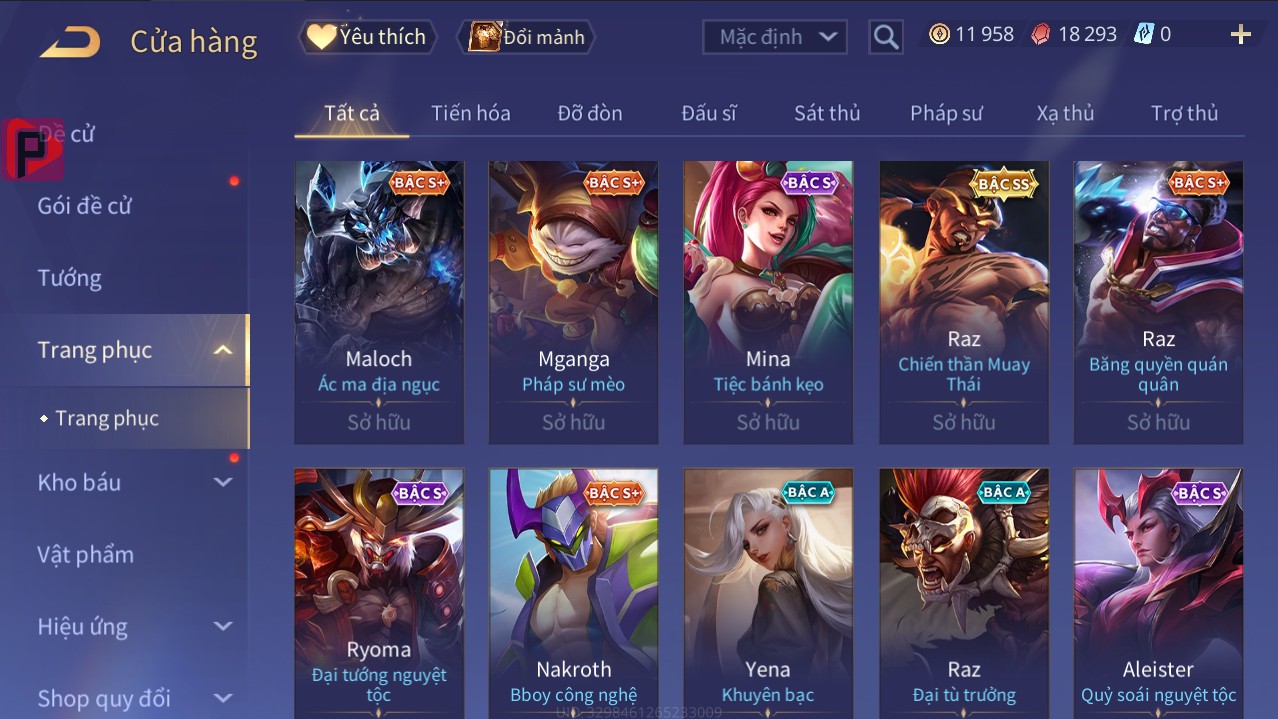Switch to the Đỡ đòn tab

click(590, 113)
